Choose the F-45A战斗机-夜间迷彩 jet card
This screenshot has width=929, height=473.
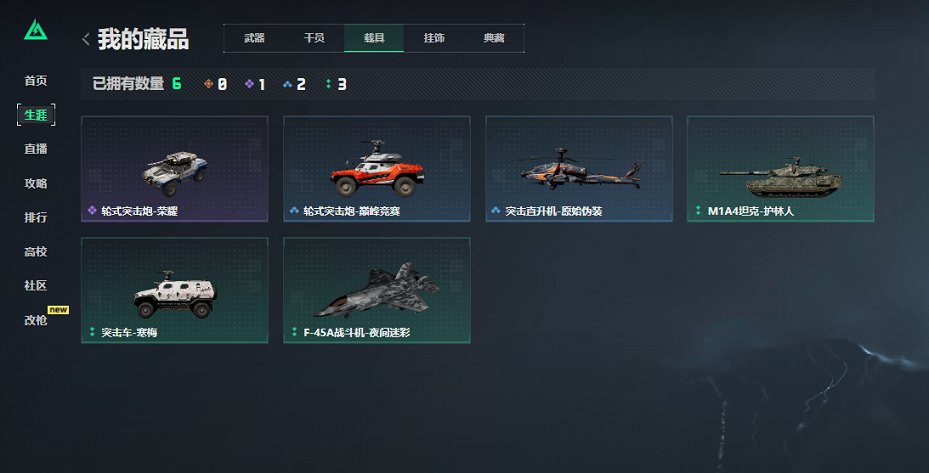[376, 290]
